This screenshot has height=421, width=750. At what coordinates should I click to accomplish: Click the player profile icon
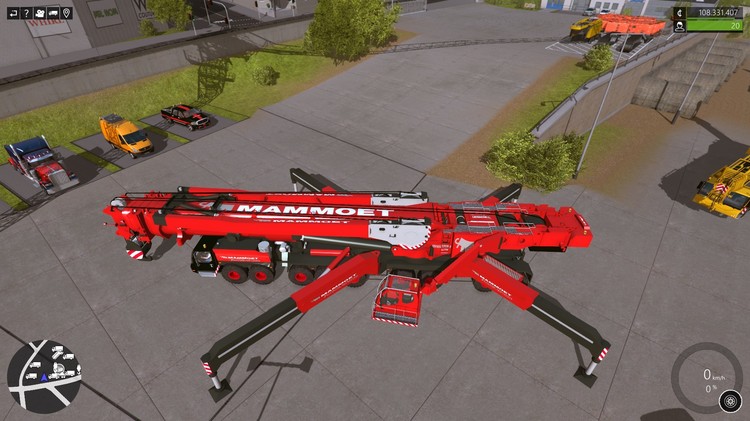[680, 27]
